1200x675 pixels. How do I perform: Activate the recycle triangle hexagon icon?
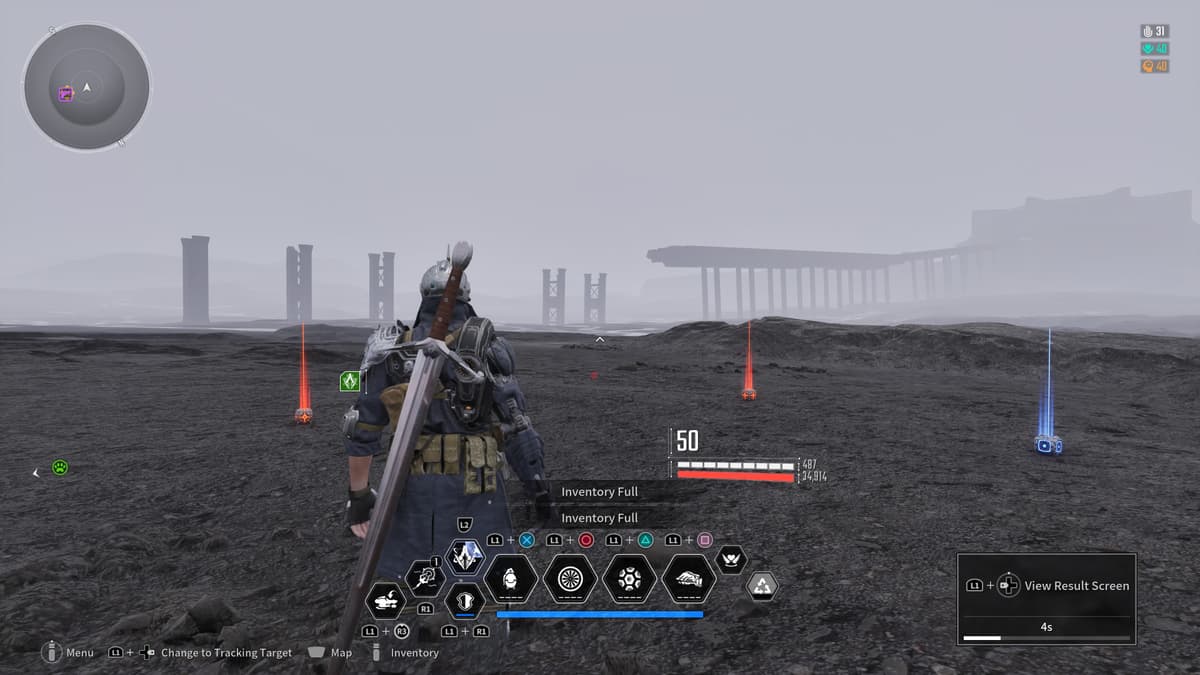coord(763,586)
